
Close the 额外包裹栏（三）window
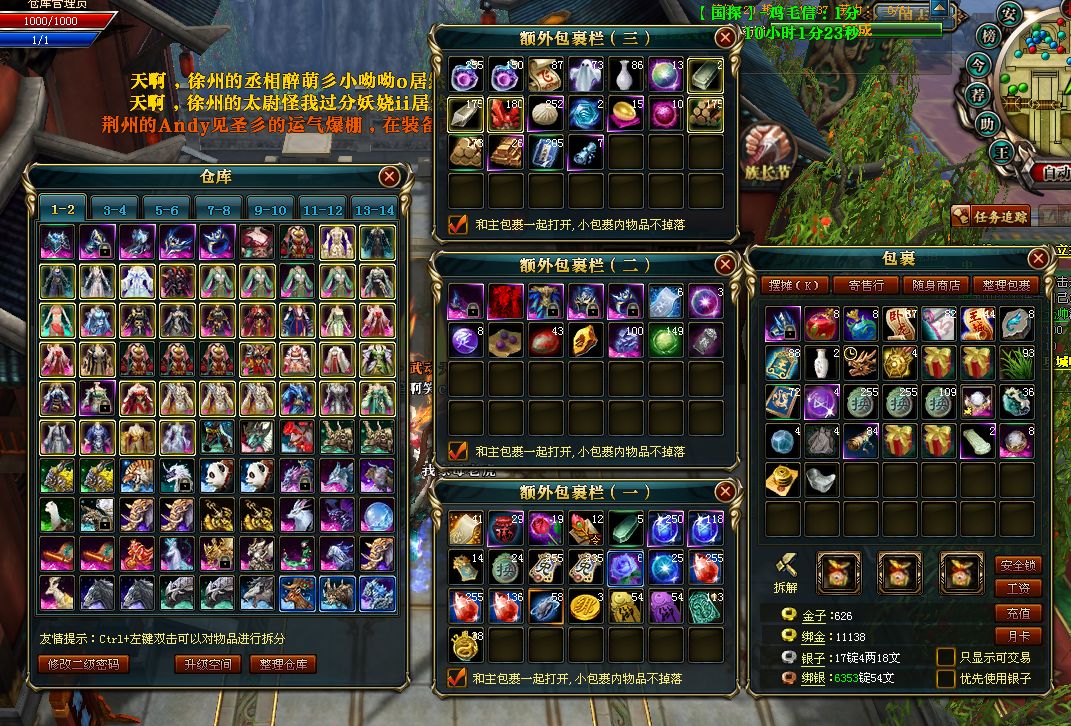[725, 38]
